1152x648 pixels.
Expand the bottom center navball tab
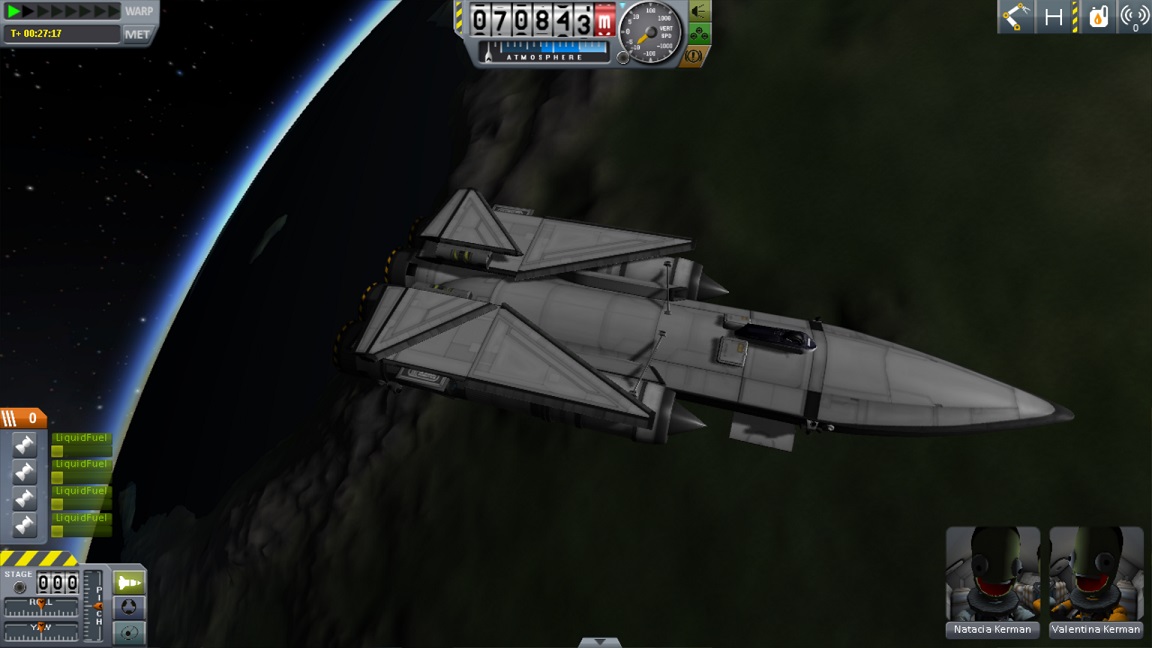coord(599,642)
